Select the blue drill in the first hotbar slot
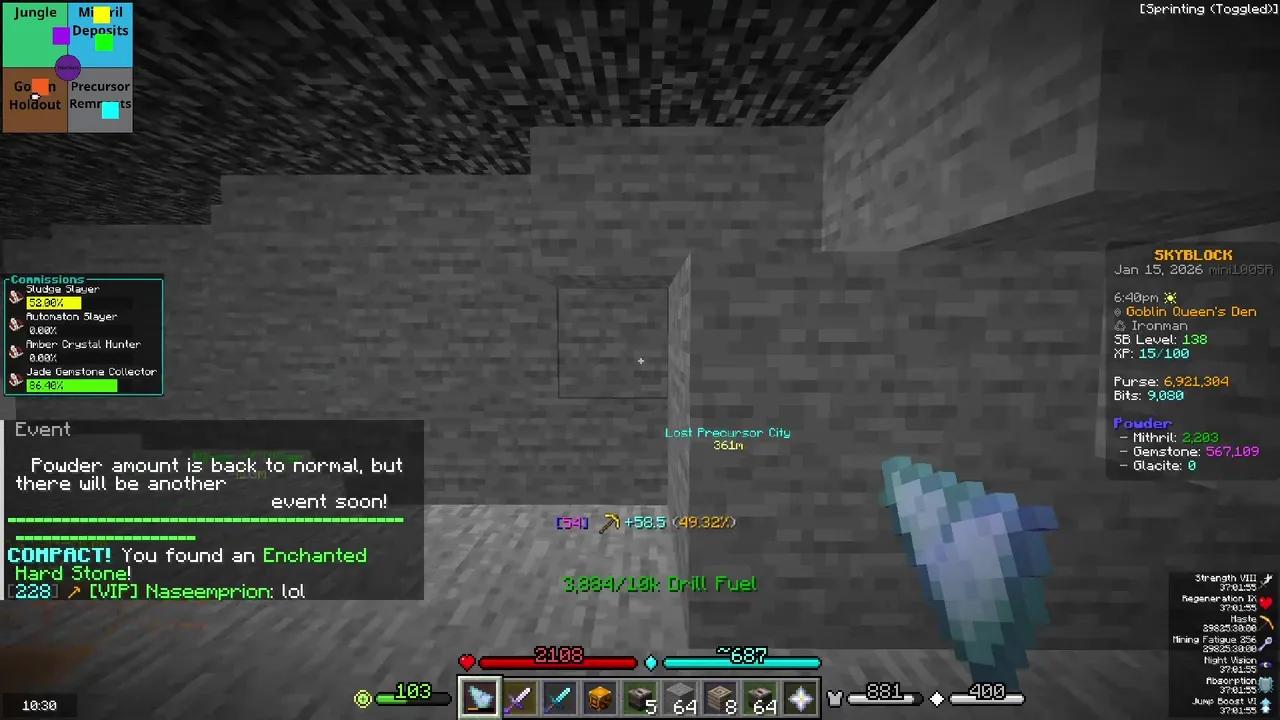This screenshot has width=1280, height=720. click(478, 697)
